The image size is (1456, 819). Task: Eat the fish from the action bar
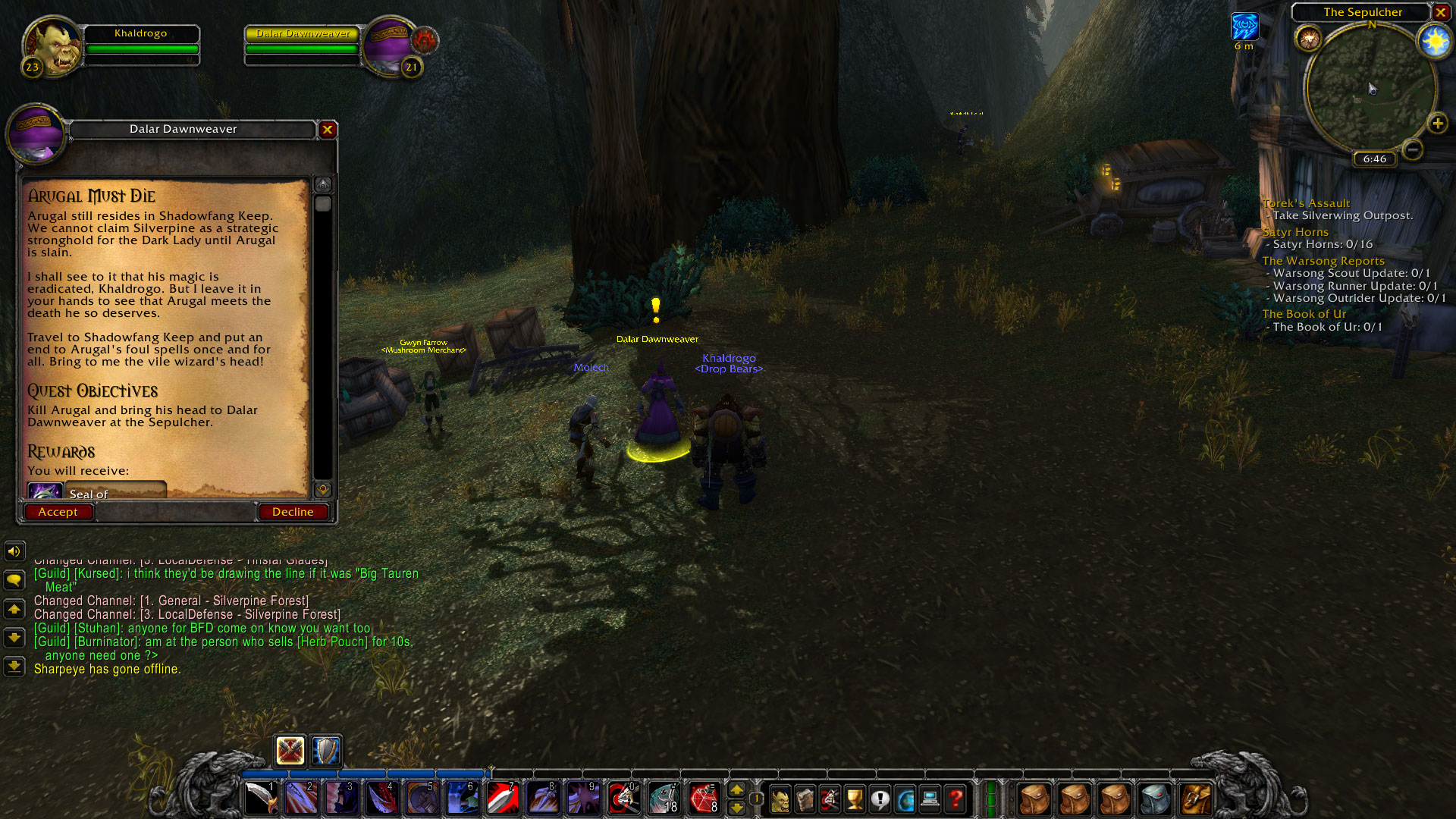pyautogui.click(x=664, y=798)
